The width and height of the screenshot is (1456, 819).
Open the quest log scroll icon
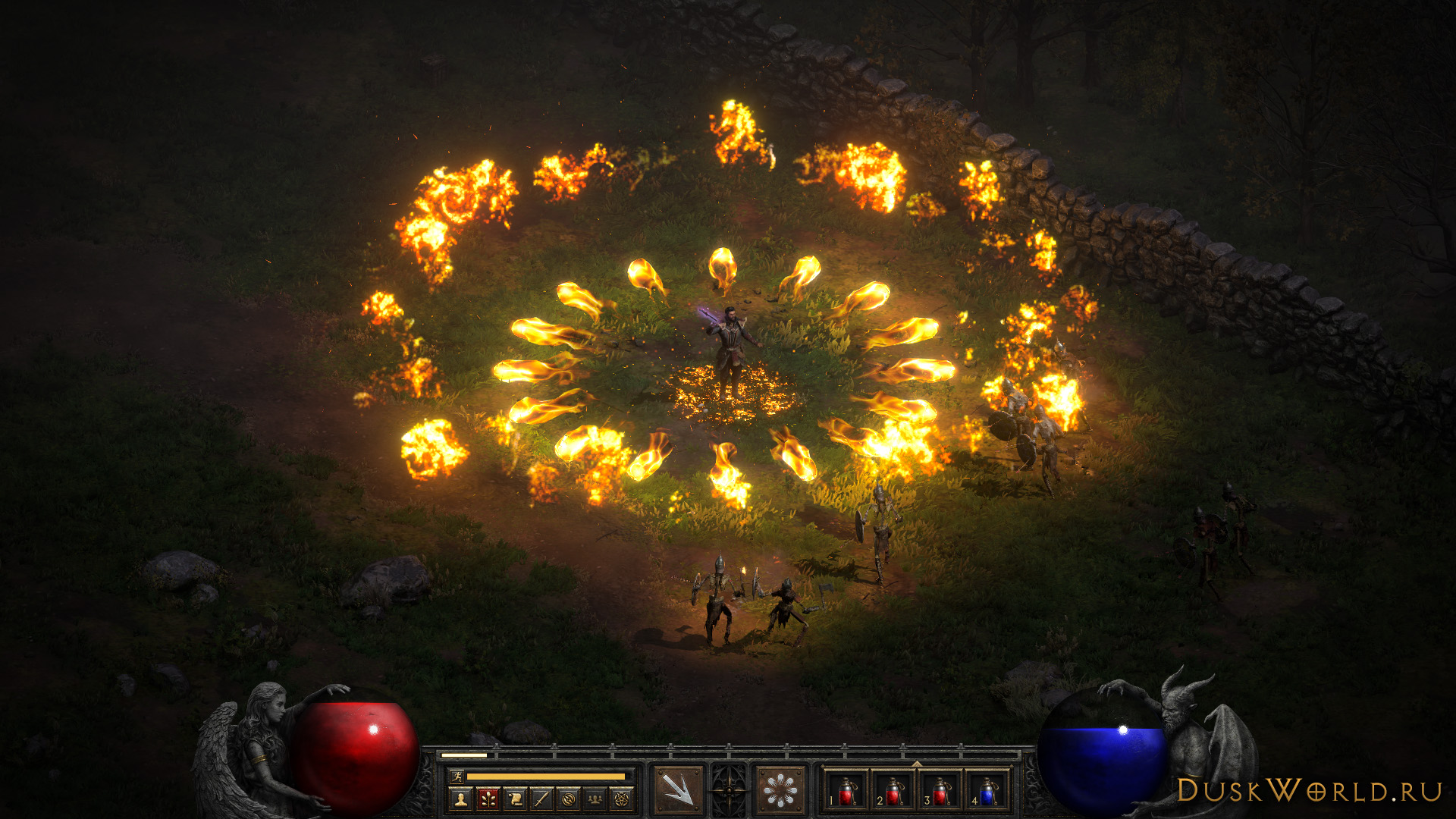[x=515, y=799]
